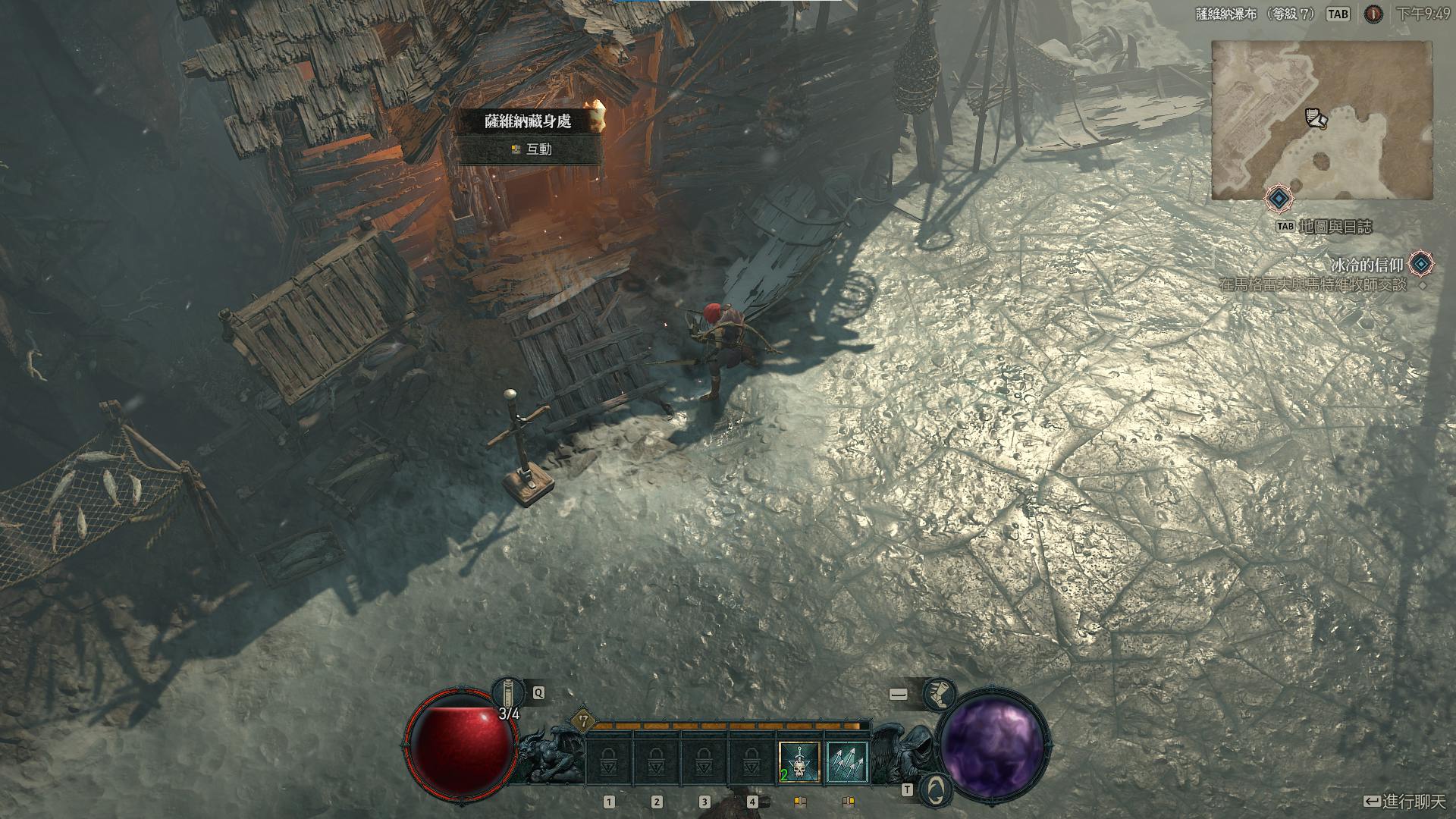This screenshot has height=819, width=1456.
Task: Open 地圖與日誌 map and journal
Action: coord(1335,227)
